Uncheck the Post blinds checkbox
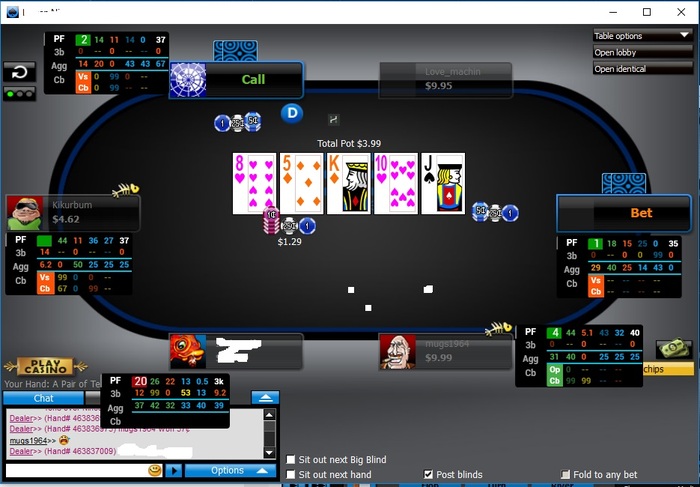This screenshot has height=487, width=700. point(429,475)
